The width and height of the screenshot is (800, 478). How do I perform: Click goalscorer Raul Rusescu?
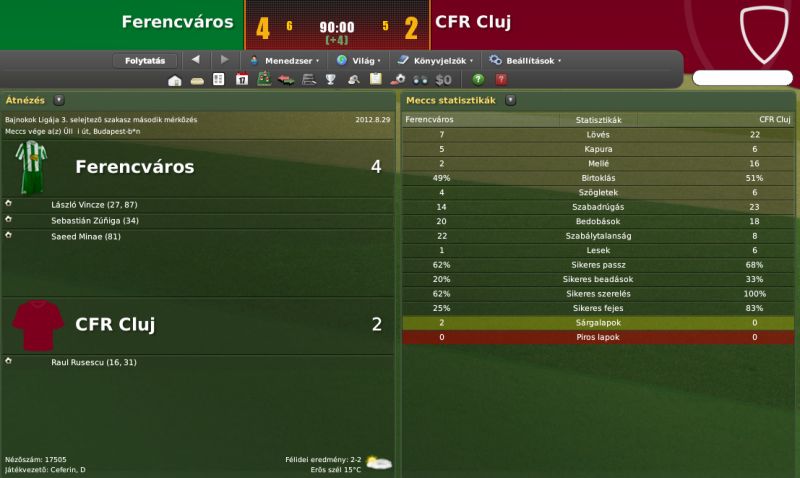(x=94, y=361)
